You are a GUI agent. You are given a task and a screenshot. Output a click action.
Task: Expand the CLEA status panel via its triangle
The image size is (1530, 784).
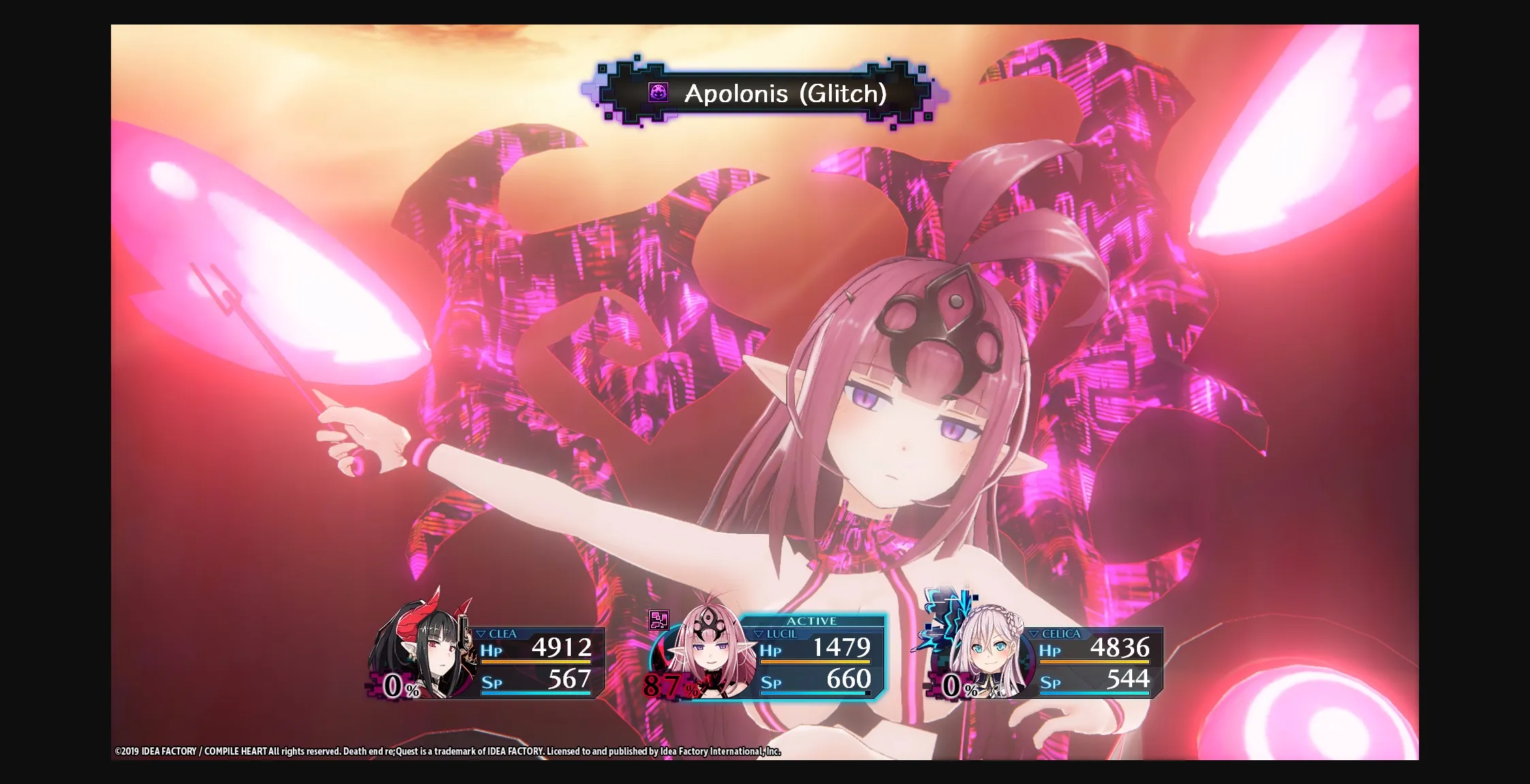[482, 633]
